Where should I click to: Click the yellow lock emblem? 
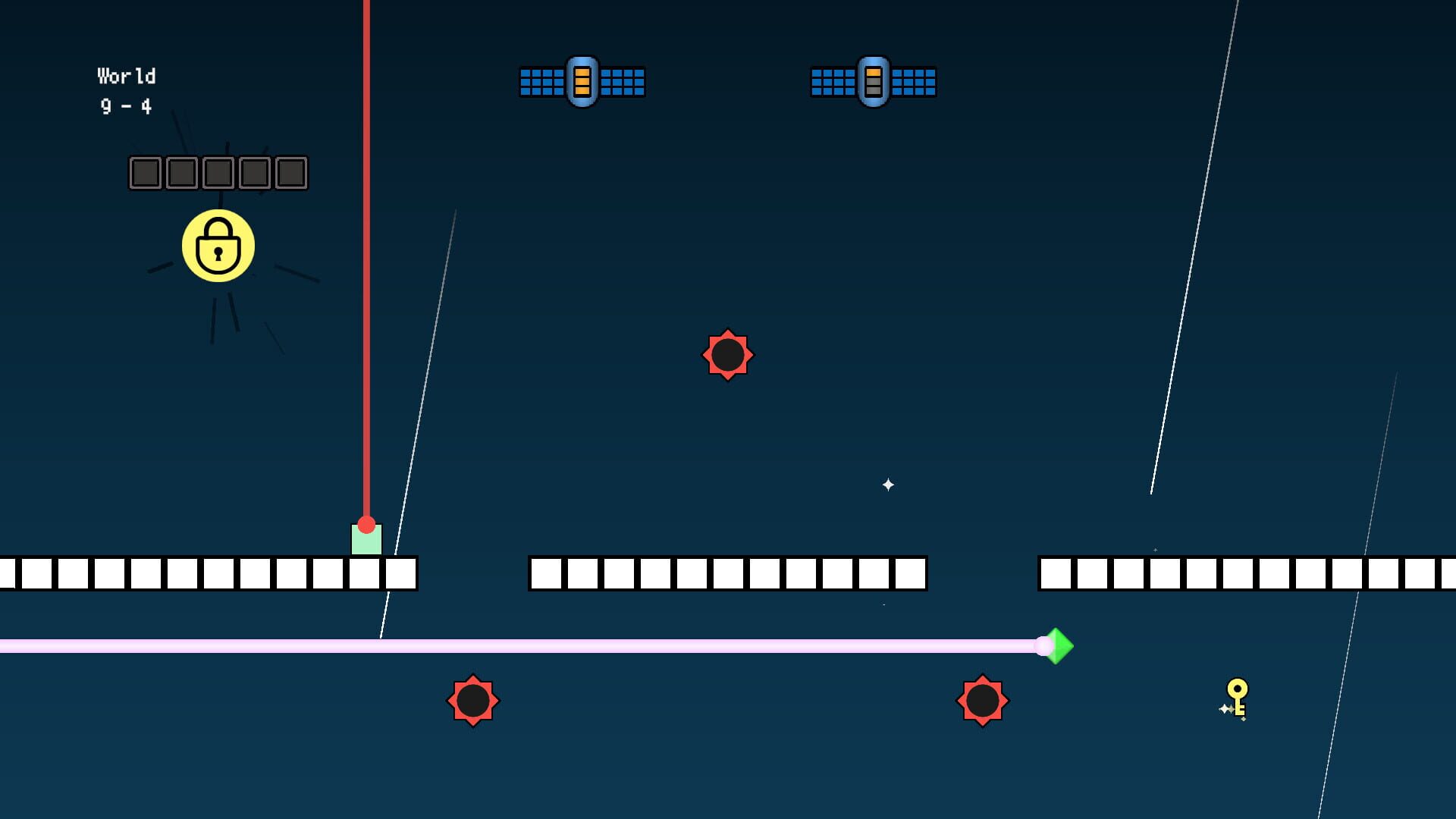tap(219, 246)
